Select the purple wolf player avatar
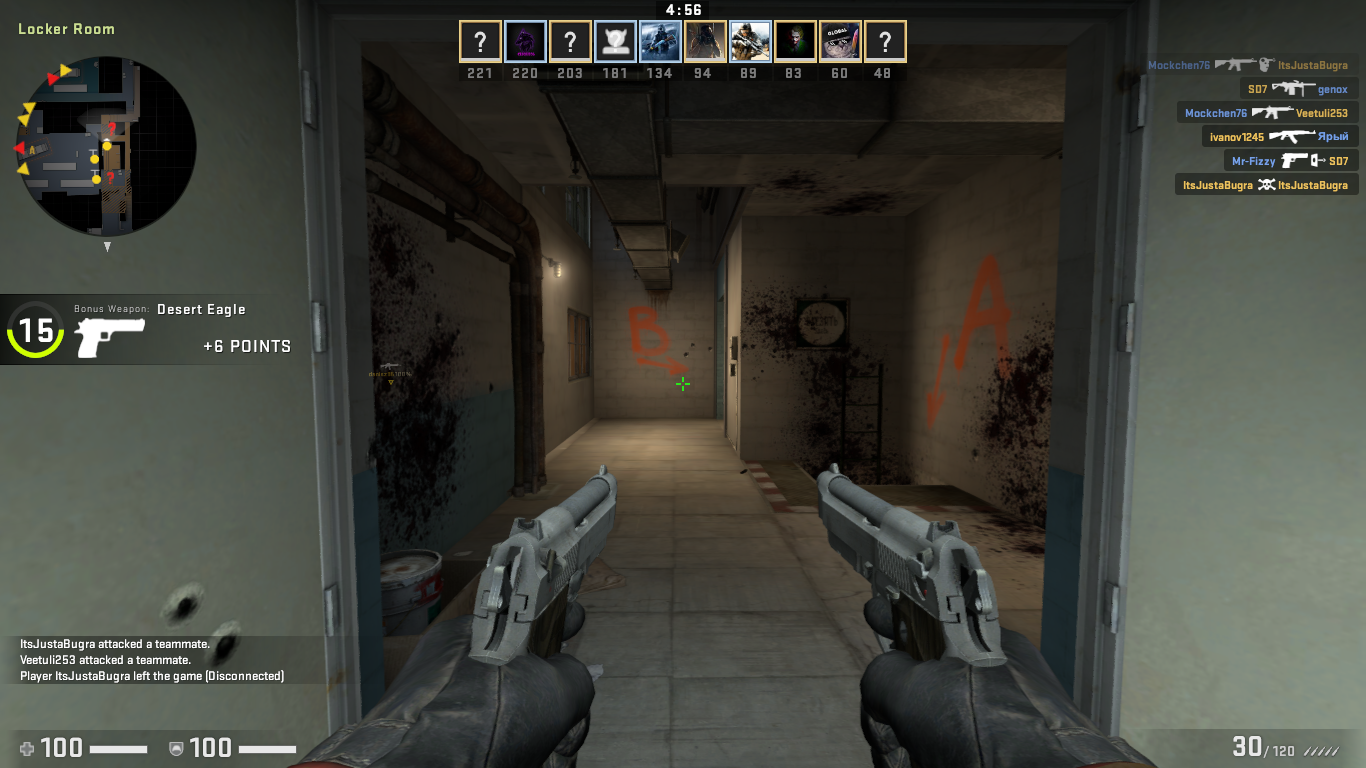 [x=525, y=42]
